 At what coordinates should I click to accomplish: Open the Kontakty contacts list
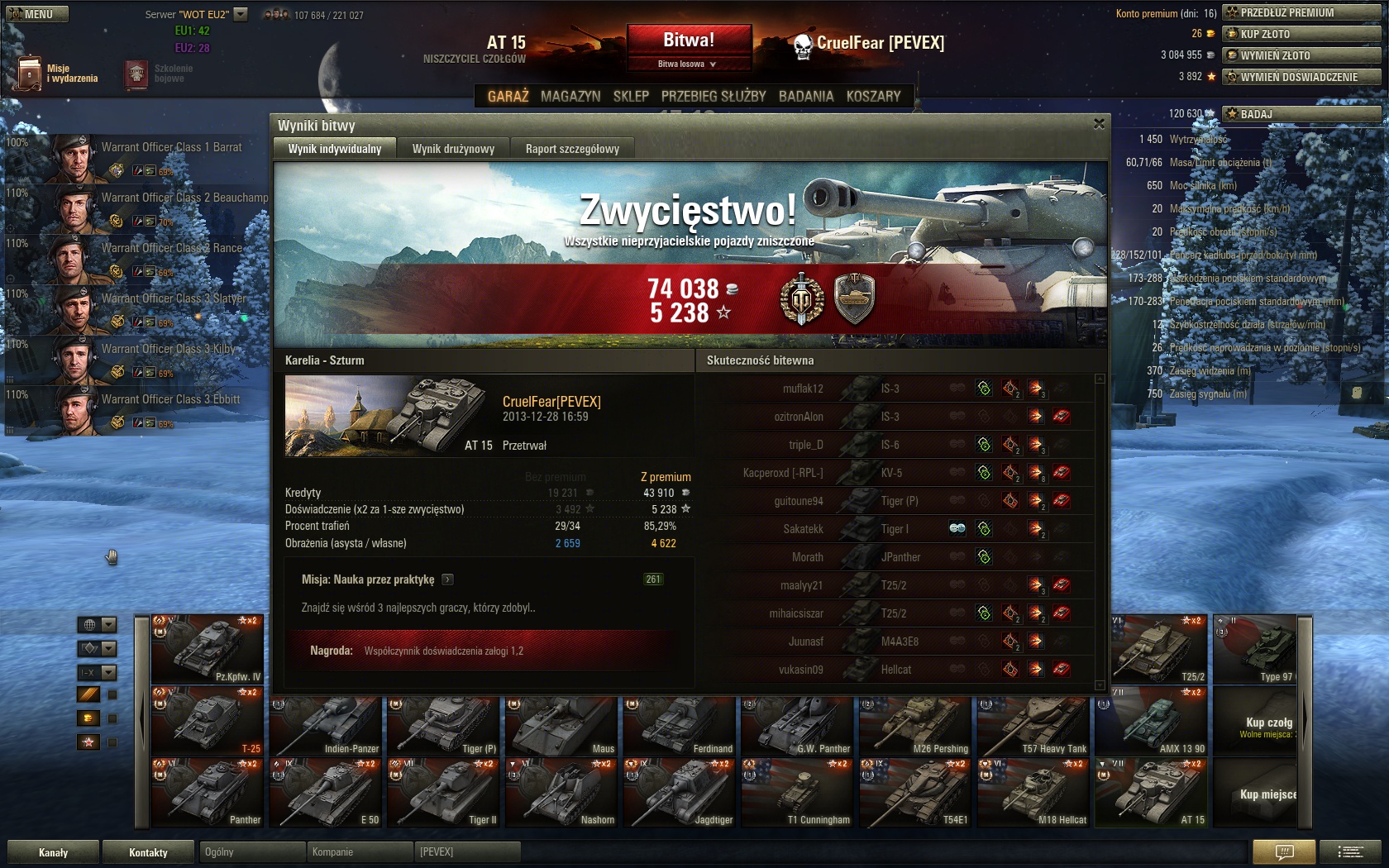tap(148, 852)
